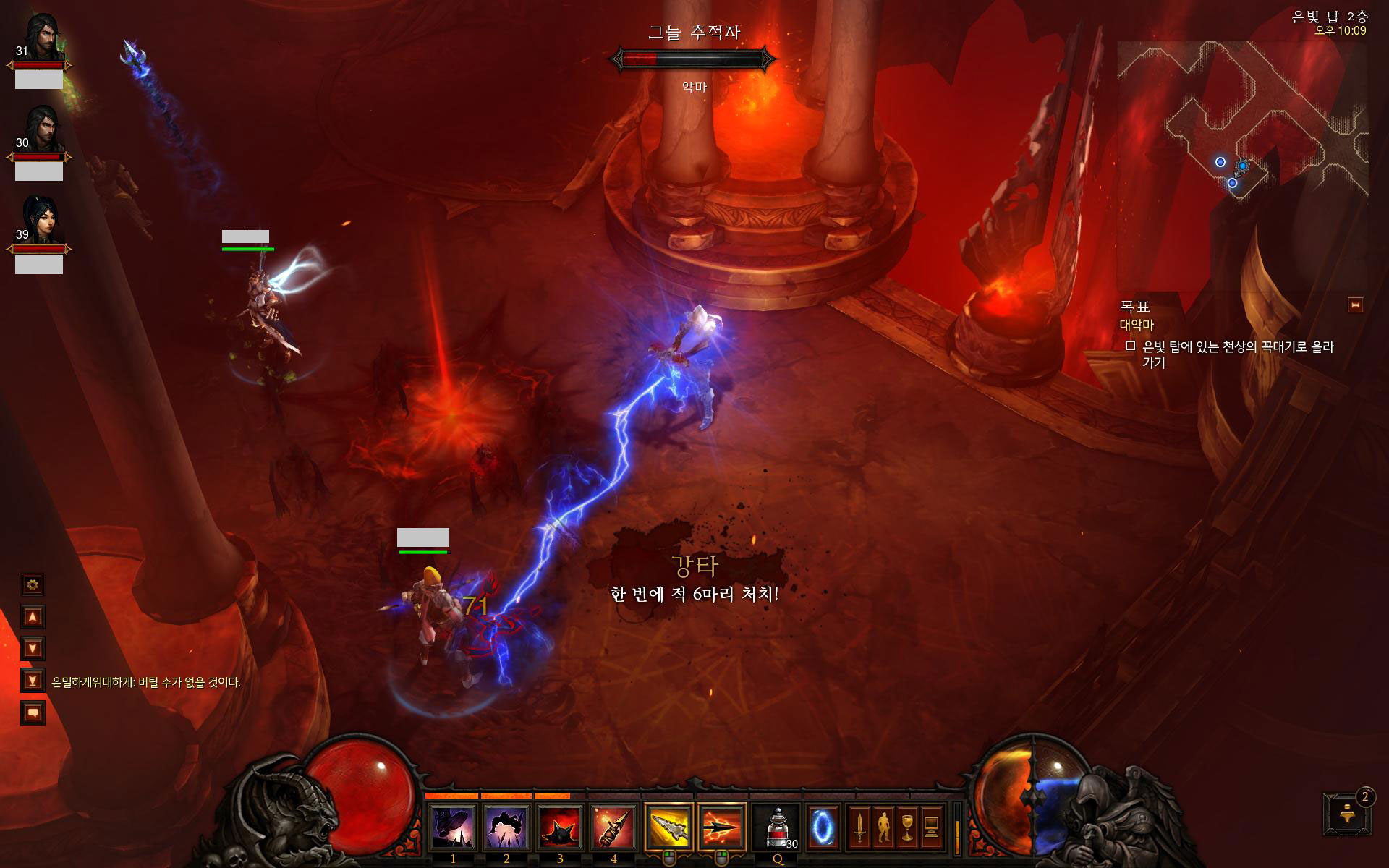Viewport: 1389px width, 868px height.
Task: Select the golden arrowhead primary attack skill
Action: tap(668, 826)
